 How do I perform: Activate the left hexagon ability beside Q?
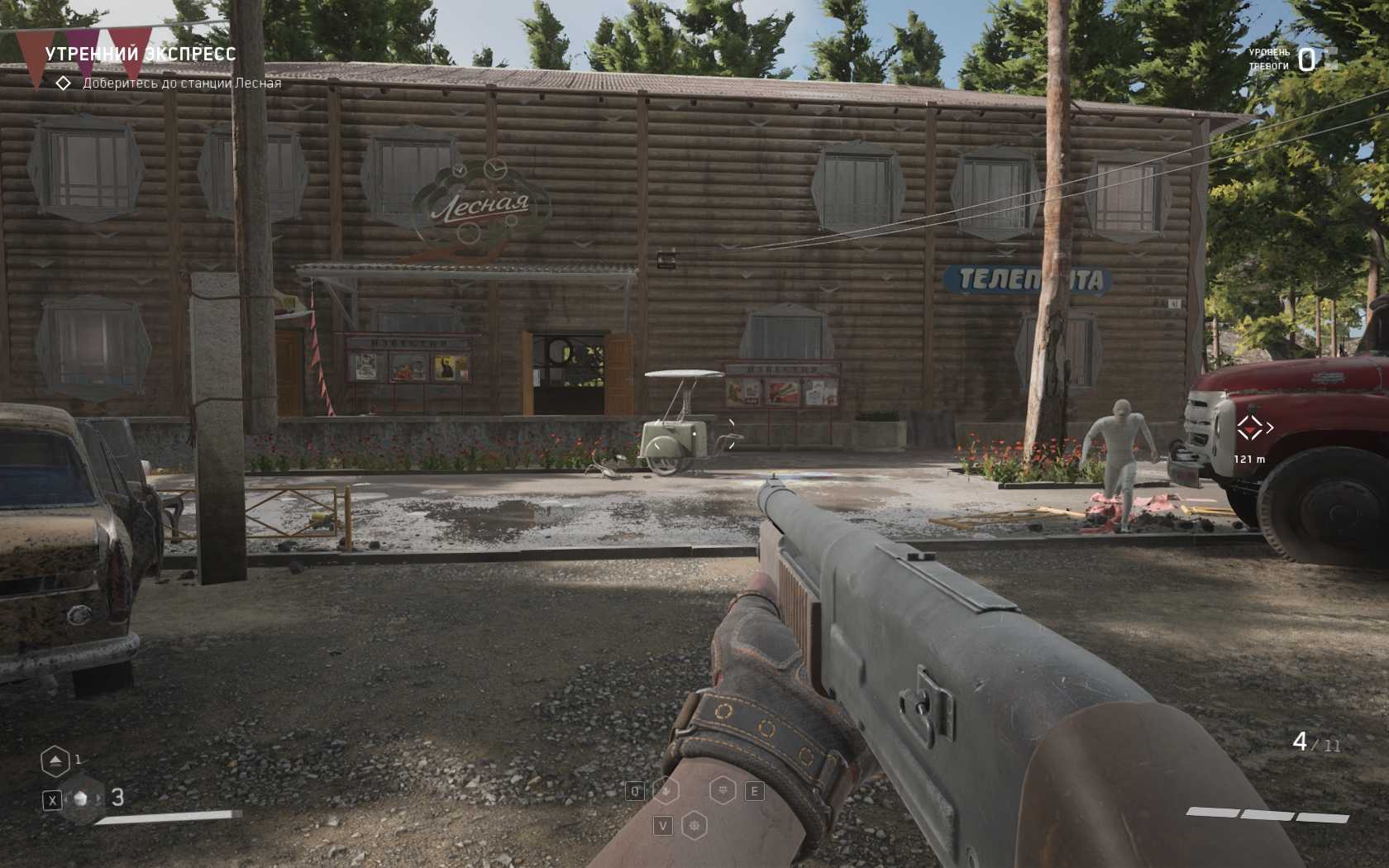(x=666, y=791)
